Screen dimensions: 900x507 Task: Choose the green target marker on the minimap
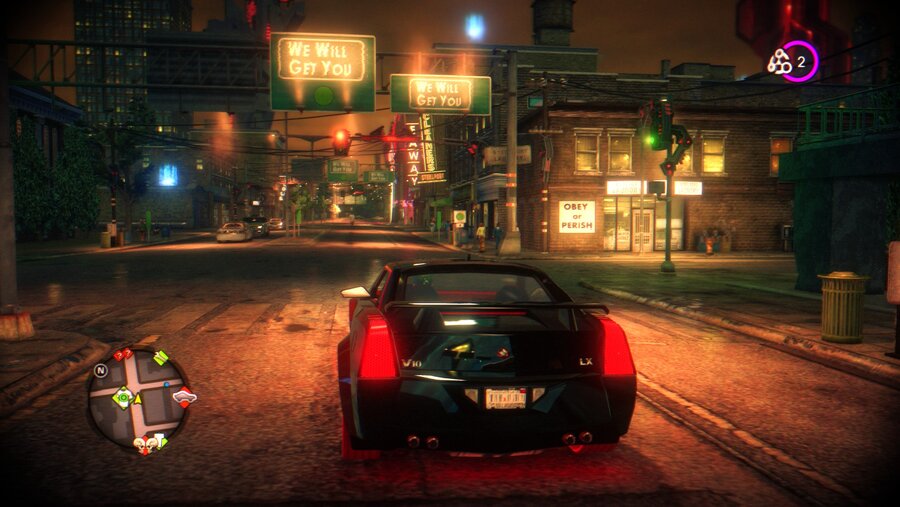[x=123, y=398]
